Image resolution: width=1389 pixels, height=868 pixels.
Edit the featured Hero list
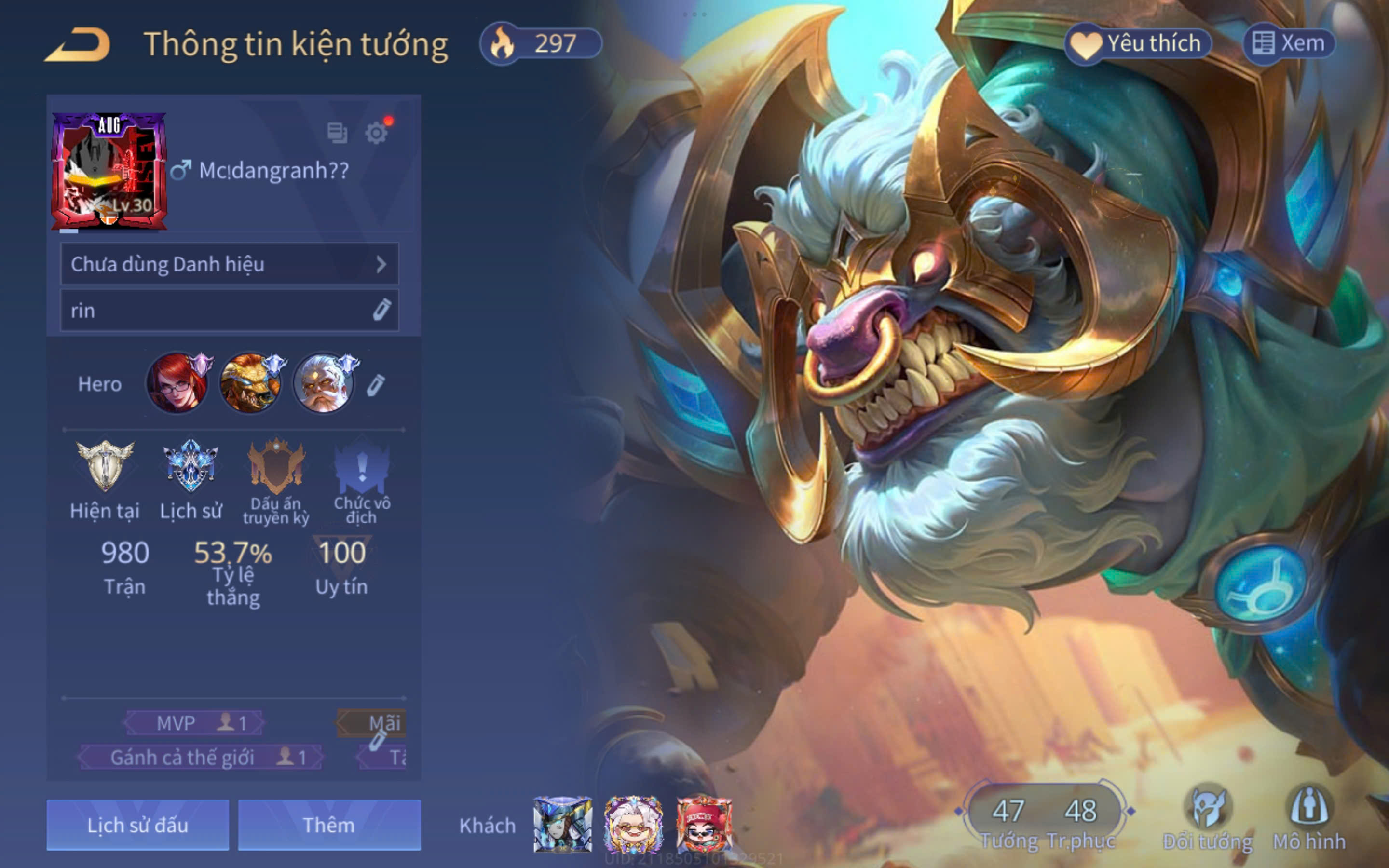(376, 385)
